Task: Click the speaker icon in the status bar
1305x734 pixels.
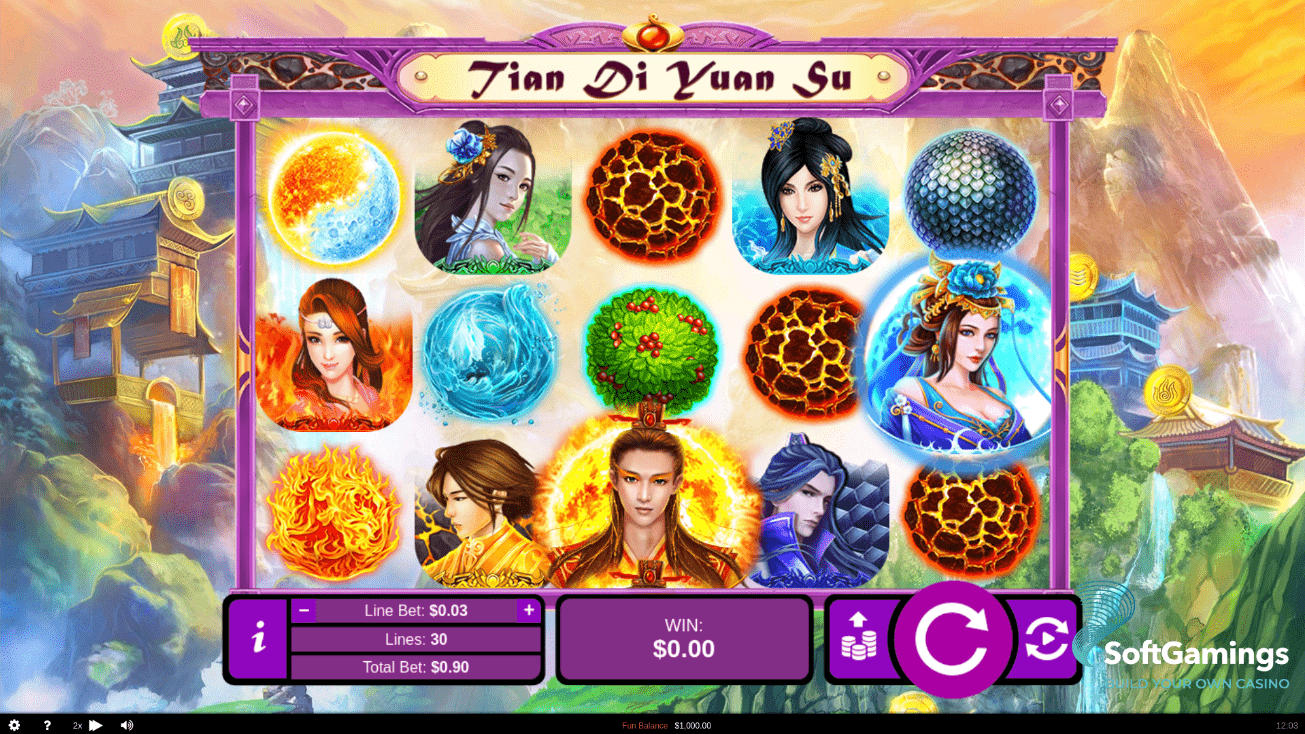Action: click(x=126, y=724)
